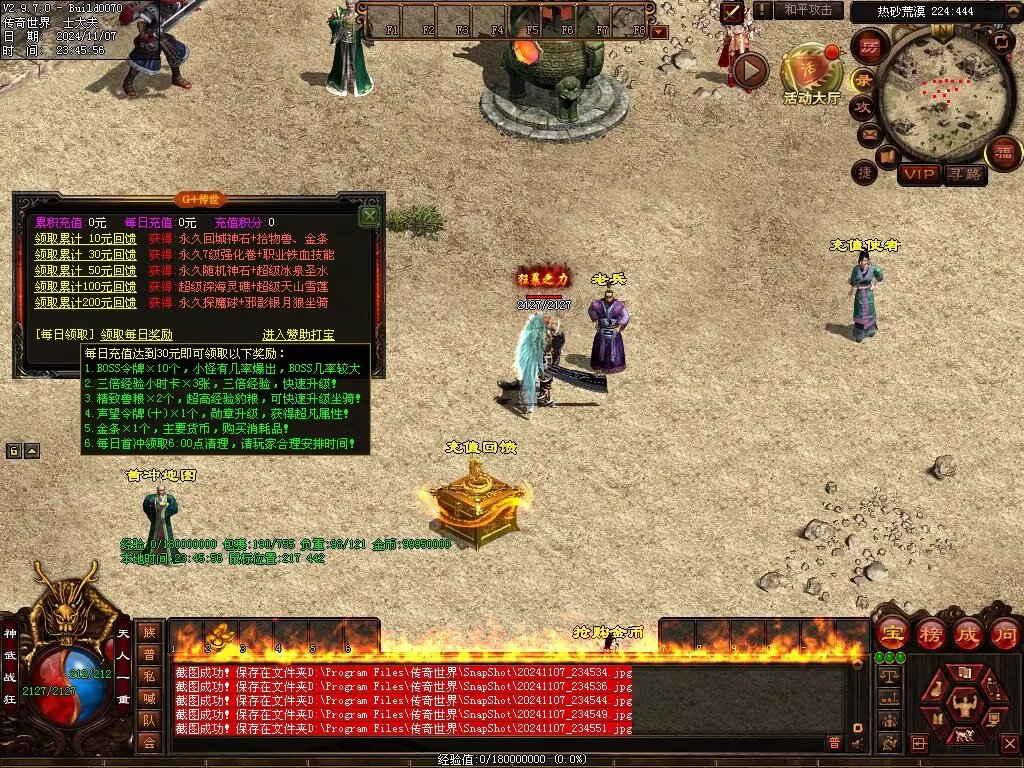
Task: Switch chat to 队 team channel
Action: tap(148, 719)
